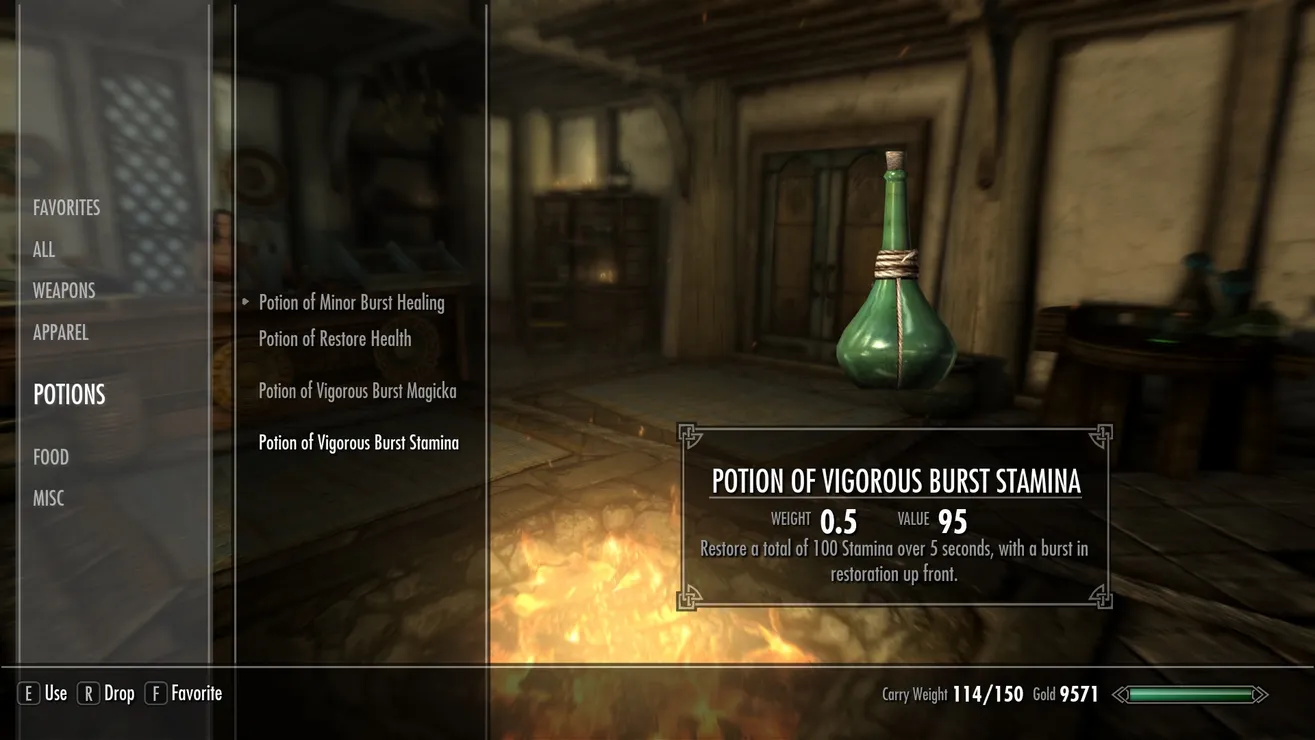Switch to the Food category
1315x740 pixels.
point(51,457)
